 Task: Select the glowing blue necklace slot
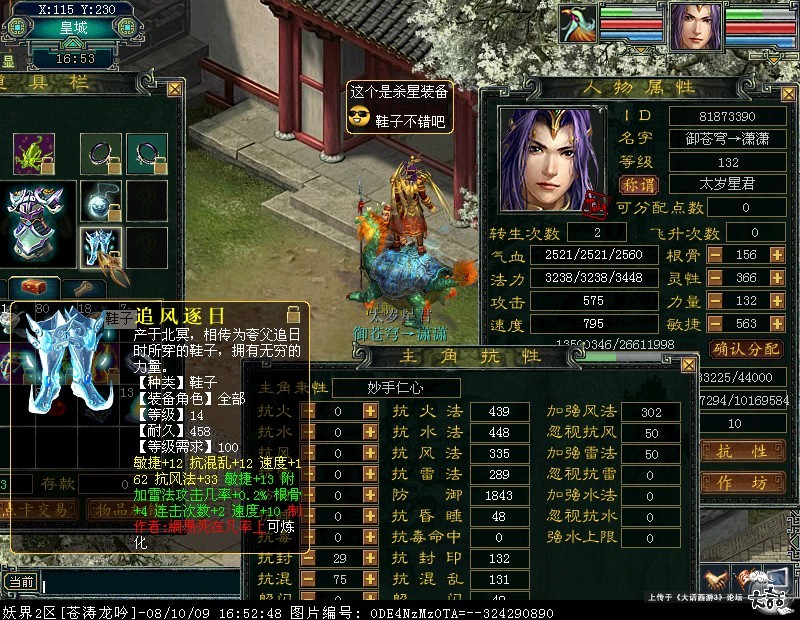(x=102, y=200)
